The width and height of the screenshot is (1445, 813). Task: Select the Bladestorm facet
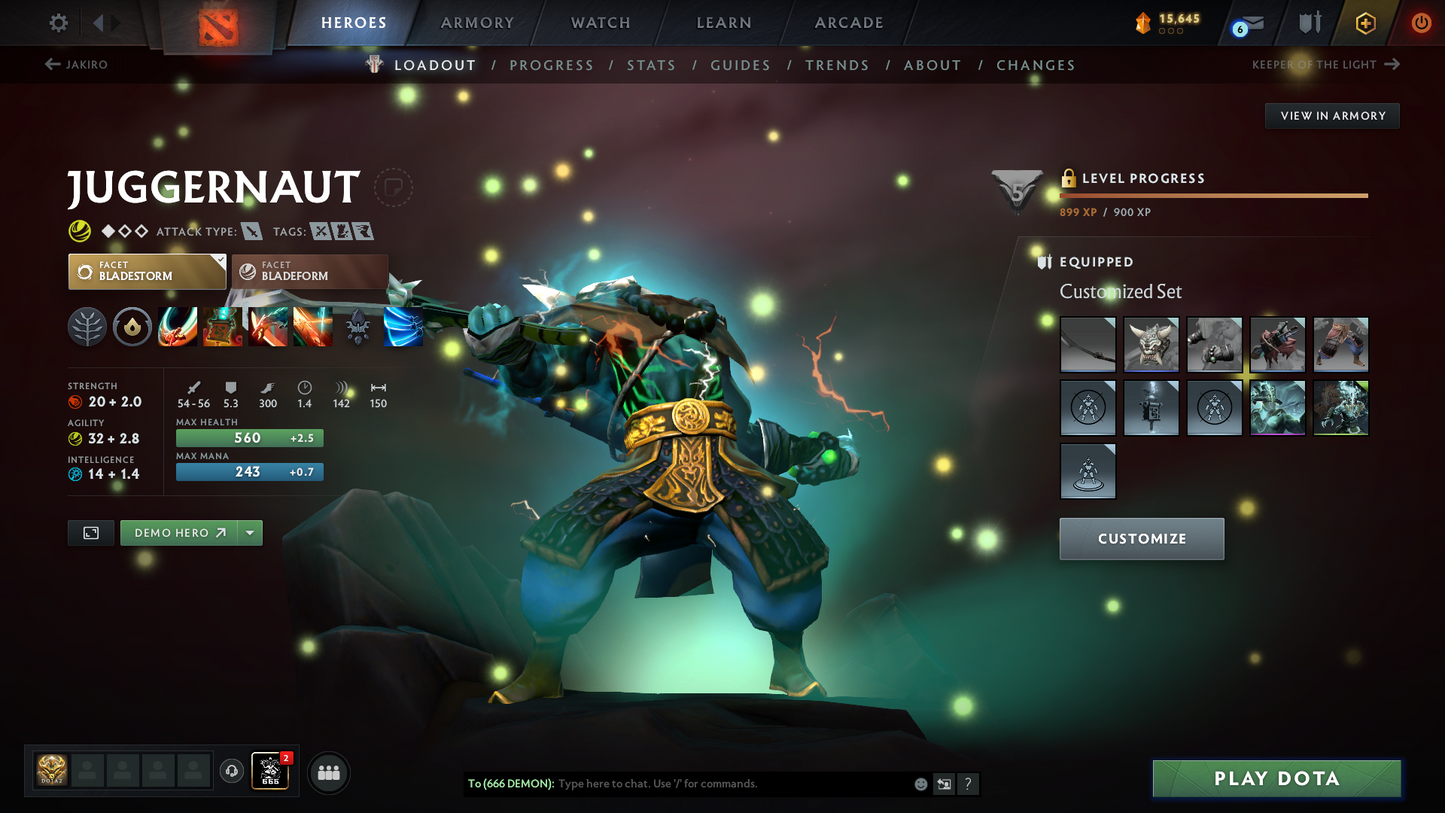[x=146, y=271]
